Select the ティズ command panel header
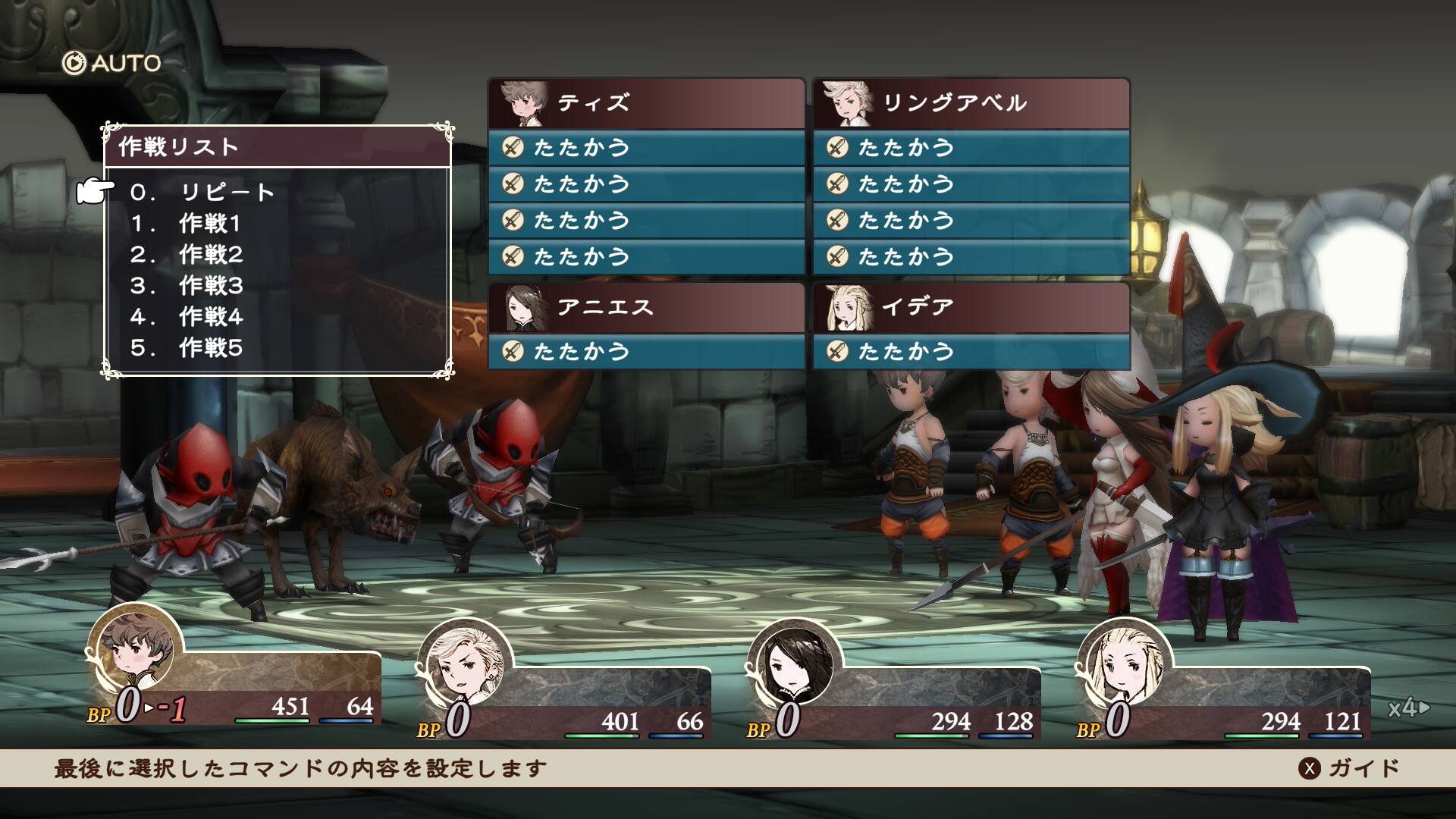Screen dimensions: 1456x819 click(646, 103)
